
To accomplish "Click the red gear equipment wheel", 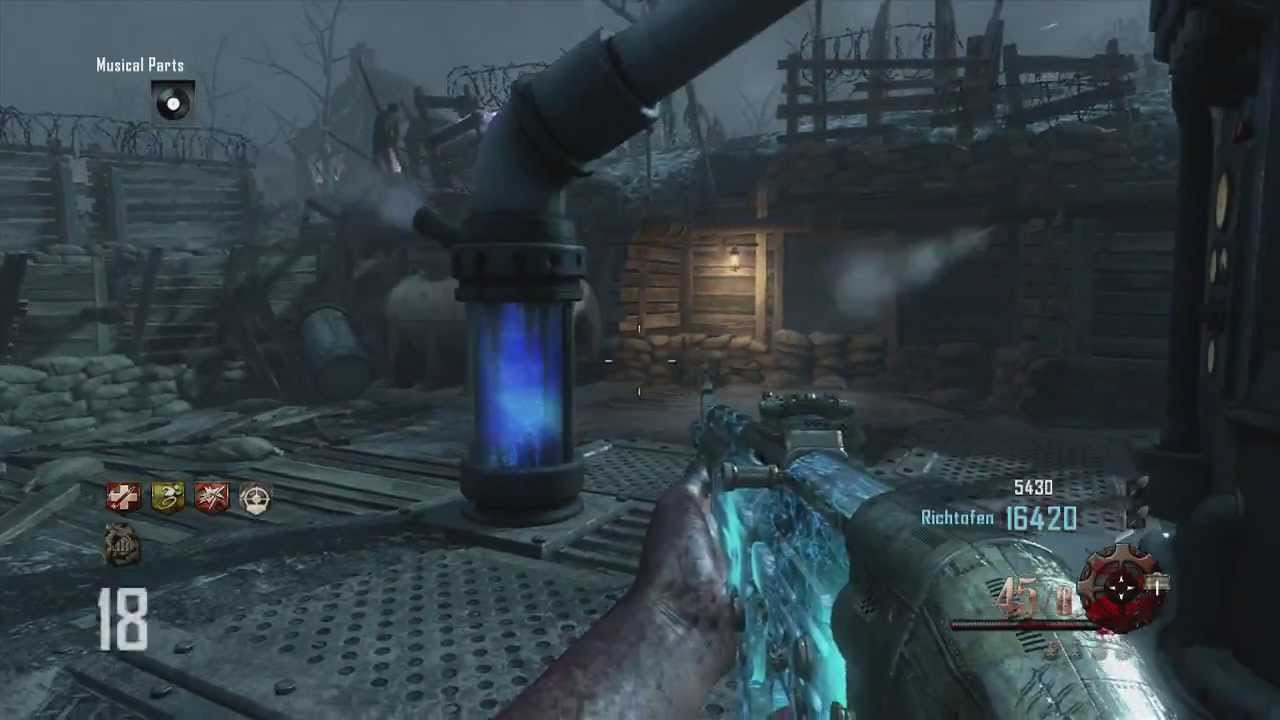I will point(1122,588).
